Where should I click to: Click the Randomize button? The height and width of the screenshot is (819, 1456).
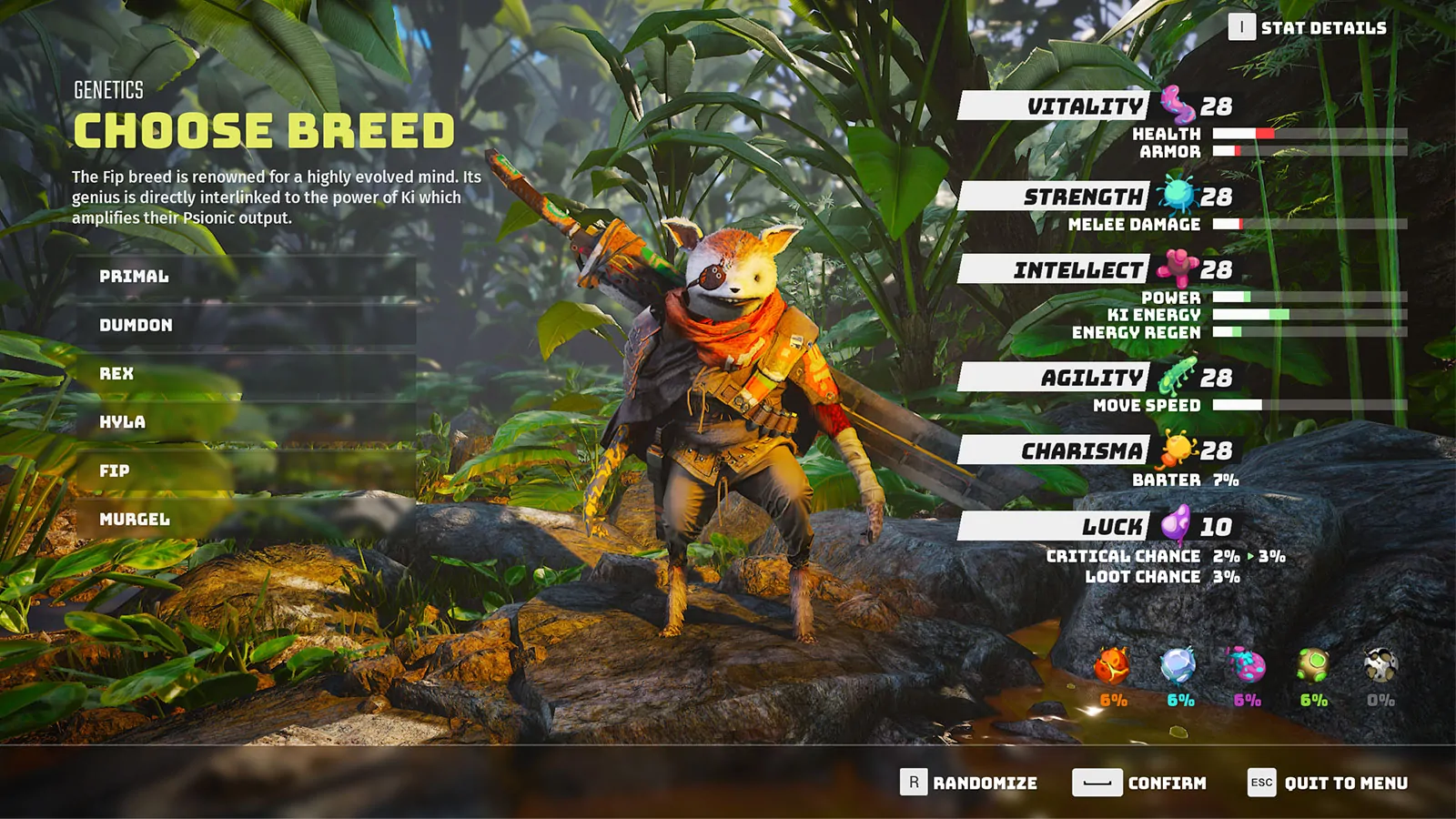pyautogui.click(x=969, y=783)
